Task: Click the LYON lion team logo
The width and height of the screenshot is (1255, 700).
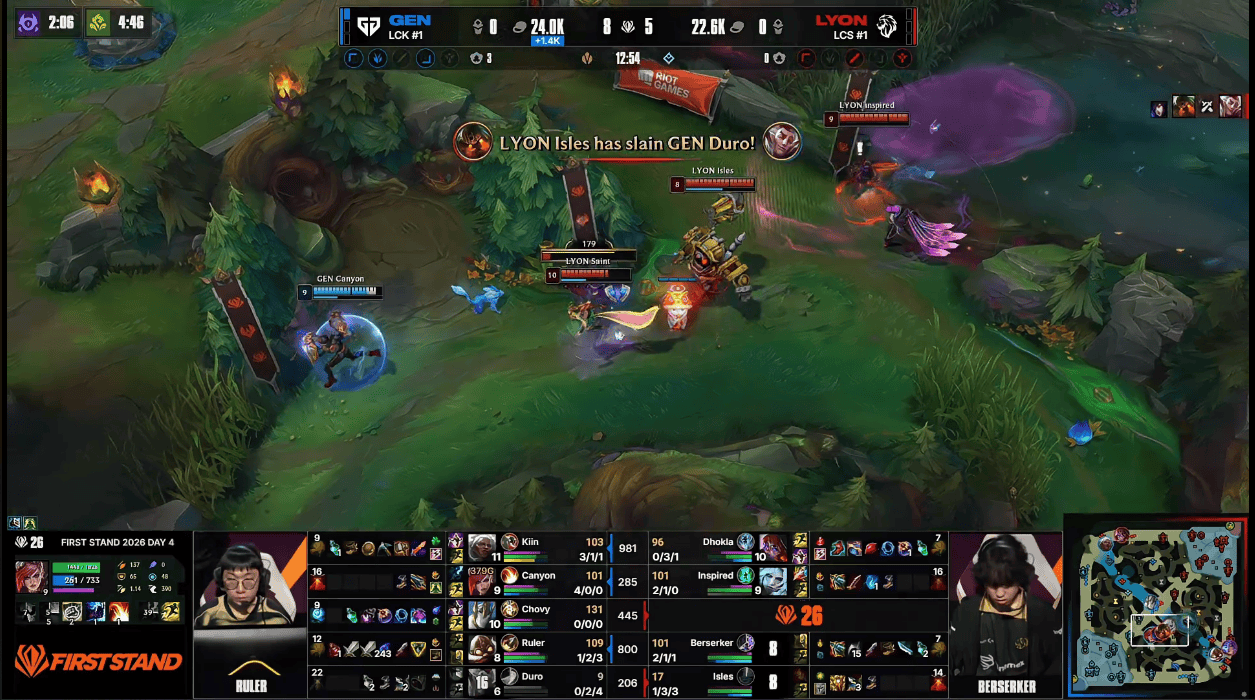Action: [886, 26]
